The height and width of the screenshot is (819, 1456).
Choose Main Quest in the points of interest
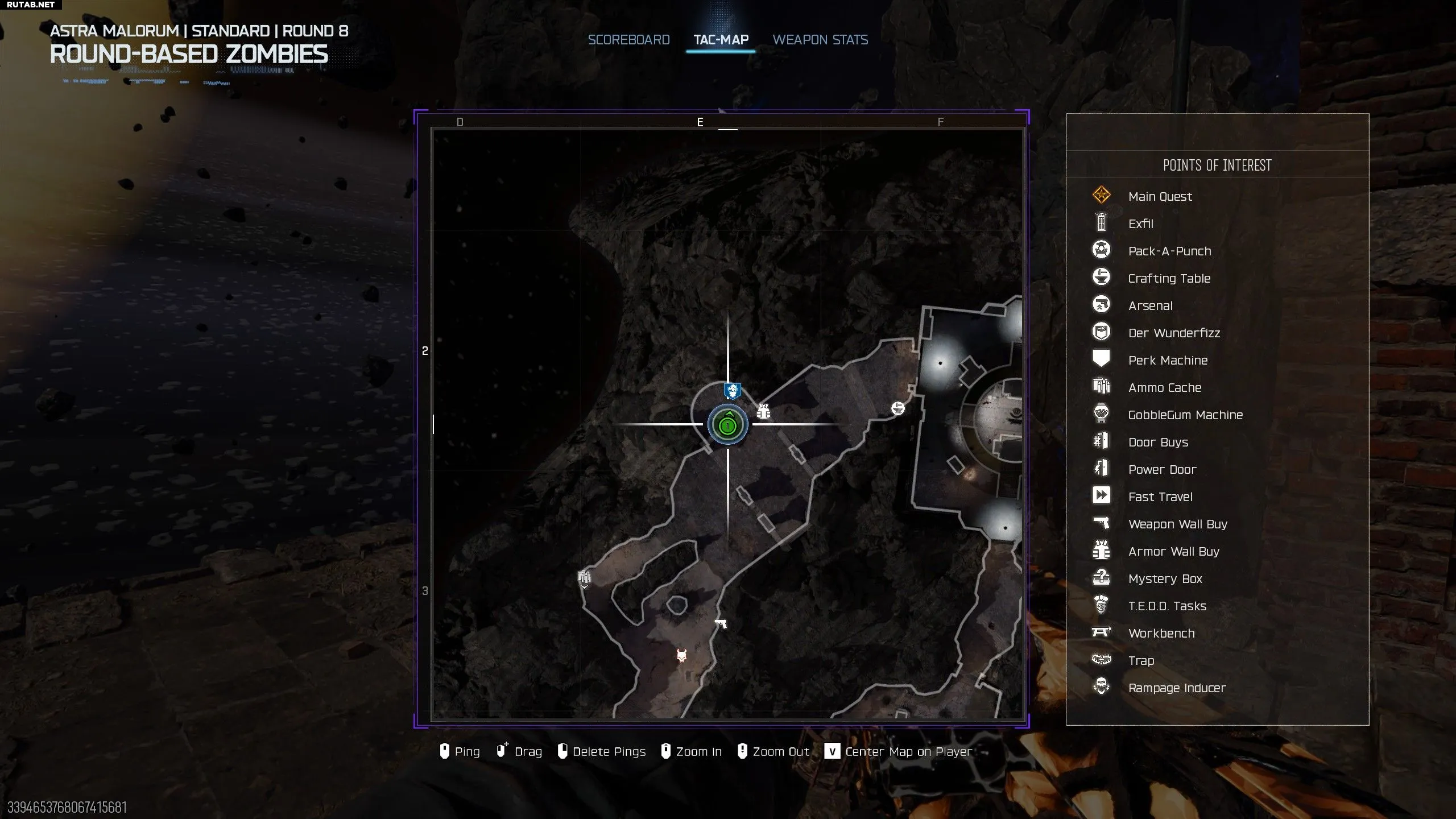1160,196
